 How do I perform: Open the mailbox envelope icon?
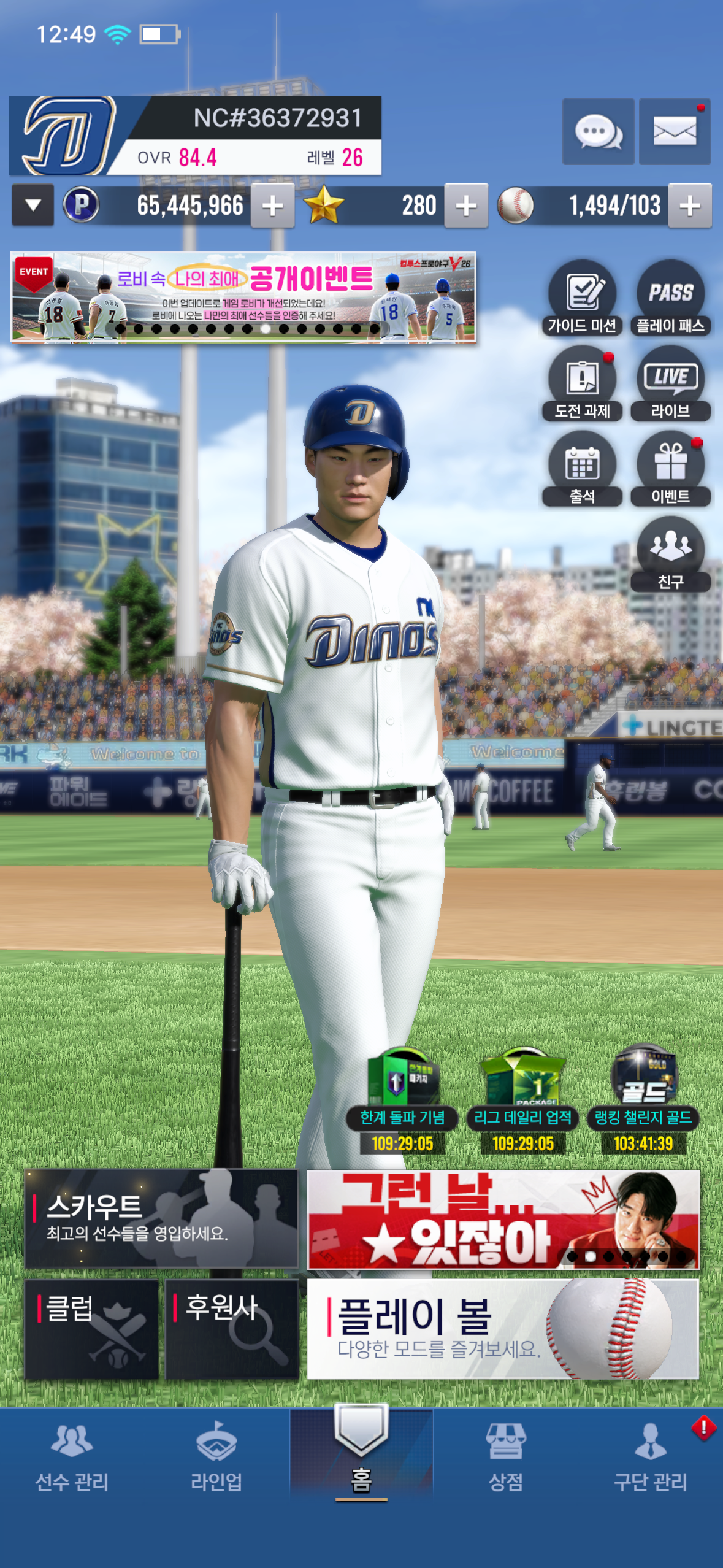(675, 131)
